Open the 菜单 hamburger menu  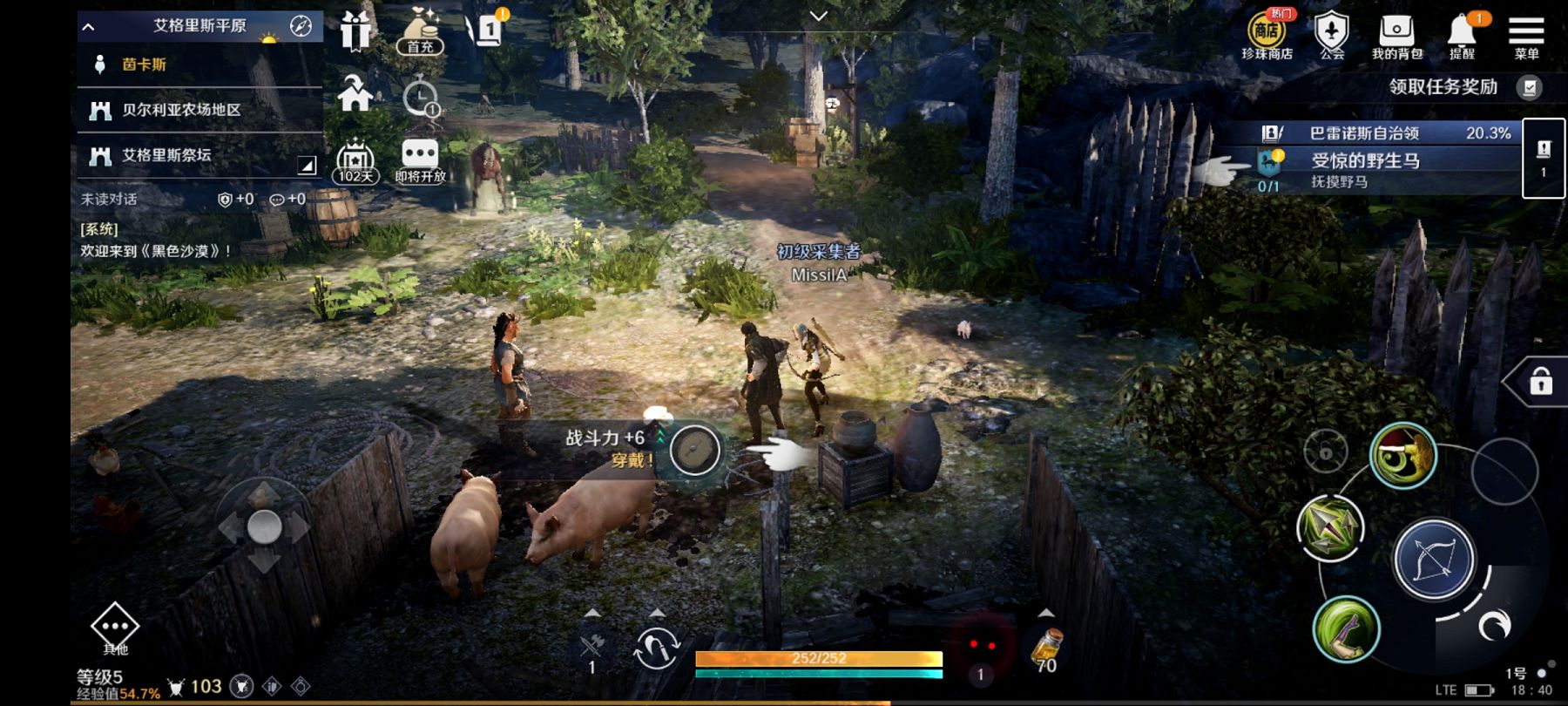1526,35
